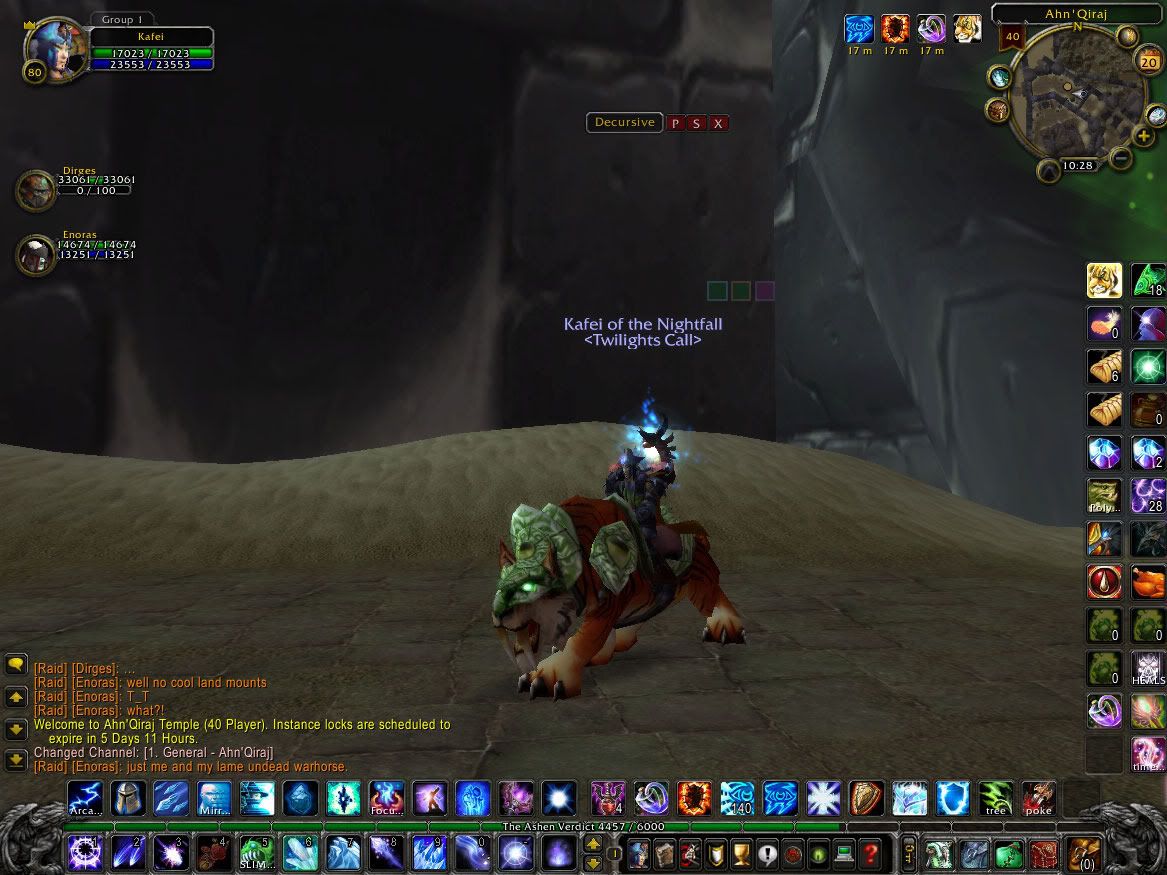The image size is (1167, 875).
Task: Use the tree macro button
Action: (x=995, y=799)
